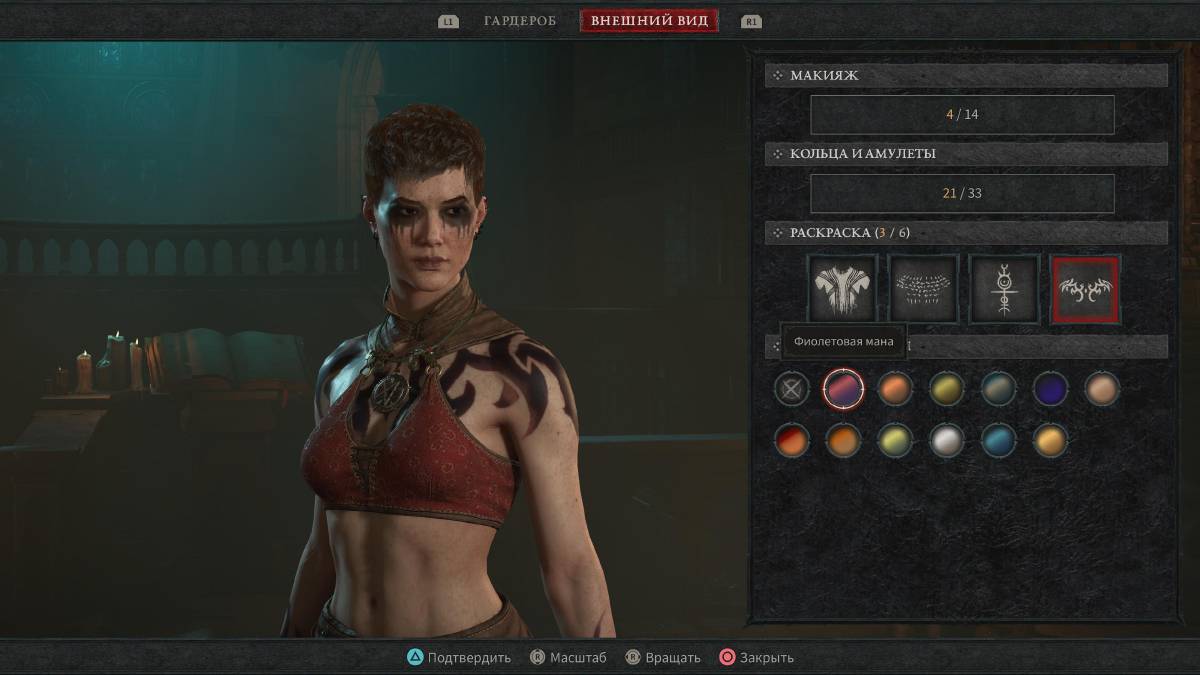Switch to the Гардероб tab

click(519, 21)
